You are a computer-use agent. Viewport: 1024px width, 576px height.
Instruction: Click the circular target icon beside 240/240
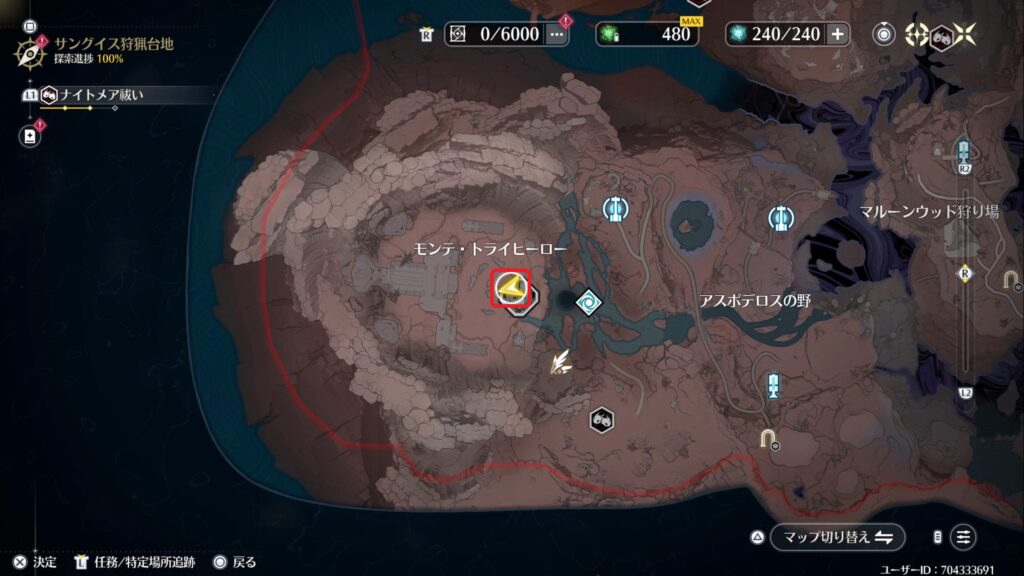[x=883, y=34]
